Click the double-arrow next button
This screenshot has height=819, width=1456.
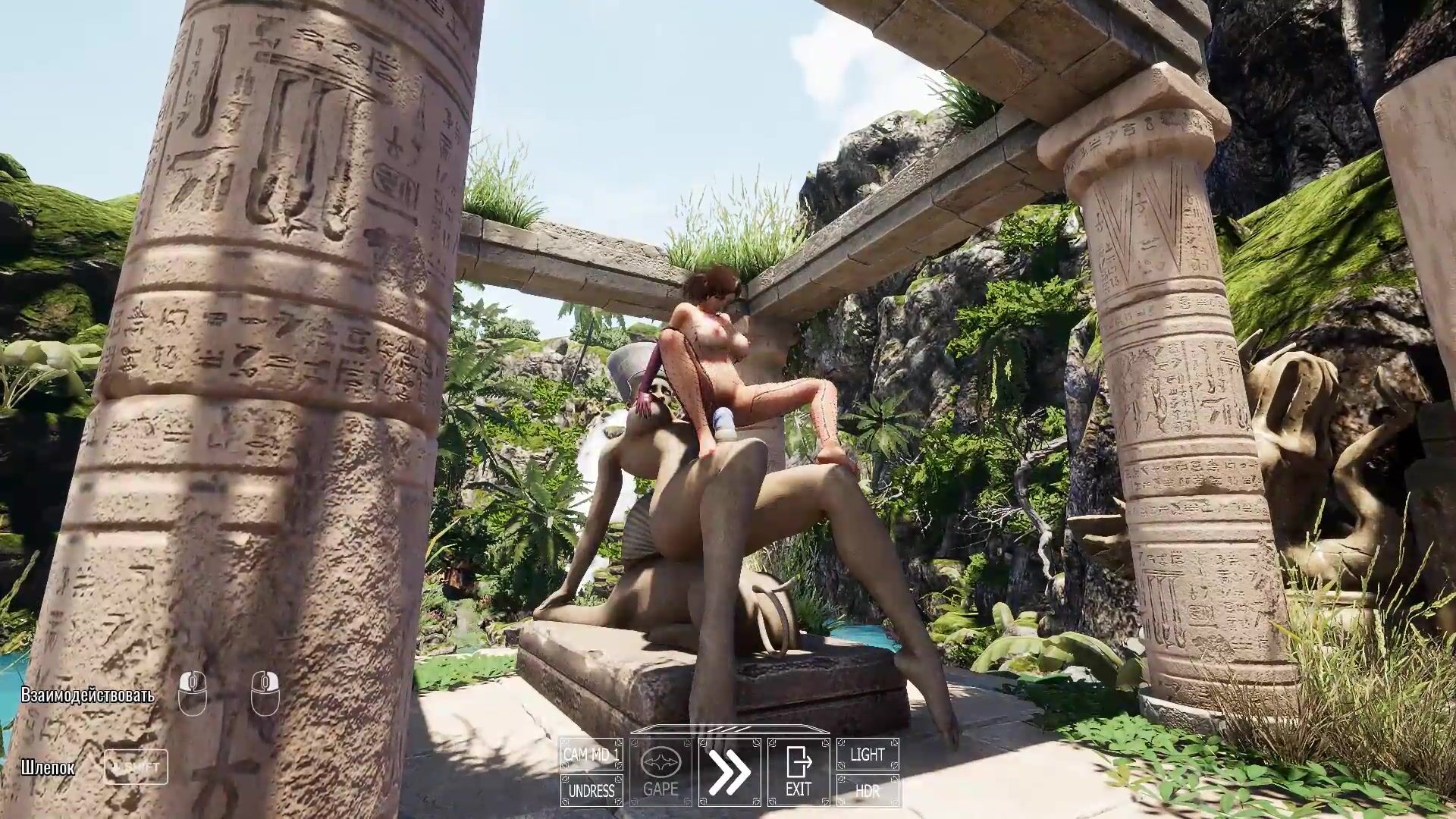point(729,772)
